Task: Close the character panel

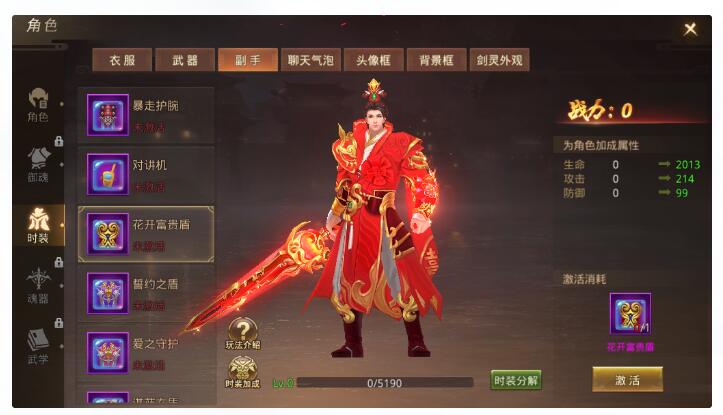Action: (x=690, y=29)
